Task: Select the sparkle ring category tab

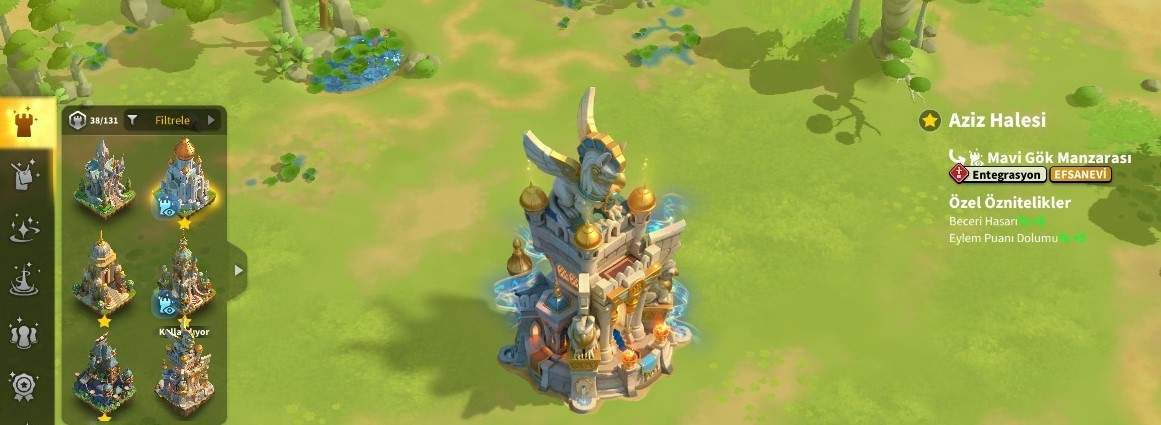Action: tap(25, 229)
